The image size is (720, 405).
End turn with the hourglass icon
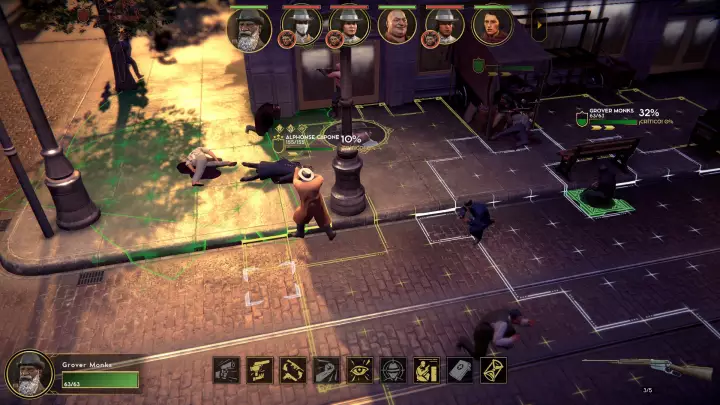point(493,370)
